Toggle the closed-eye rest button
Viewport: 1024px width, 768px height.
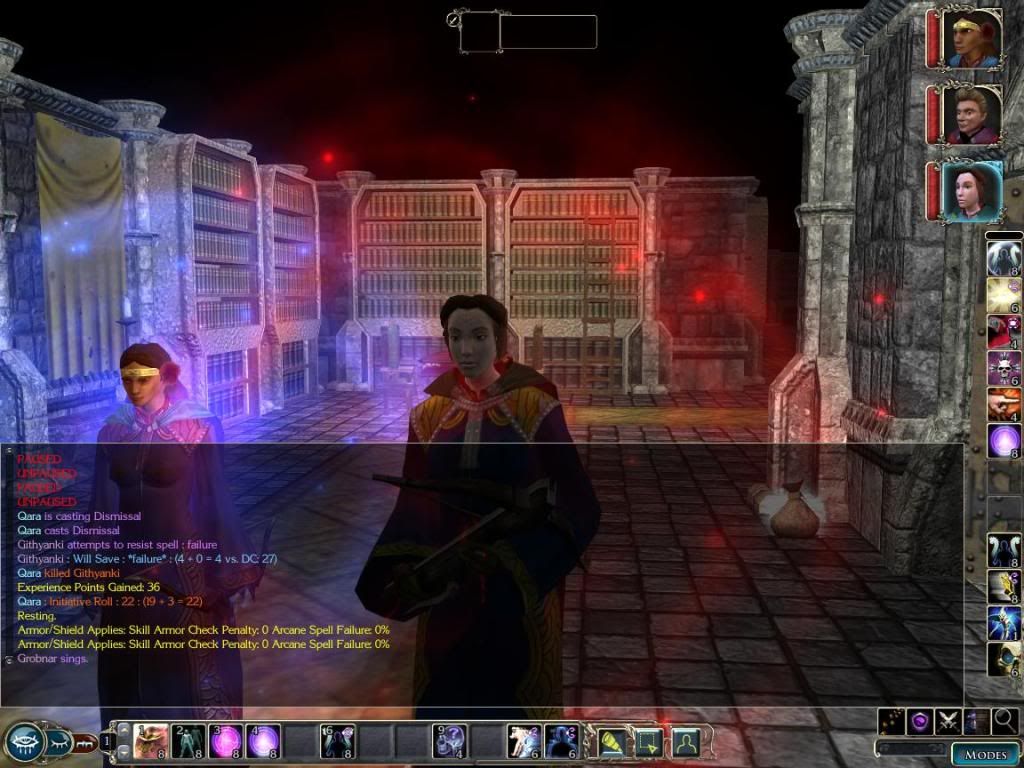click(58, 741)
